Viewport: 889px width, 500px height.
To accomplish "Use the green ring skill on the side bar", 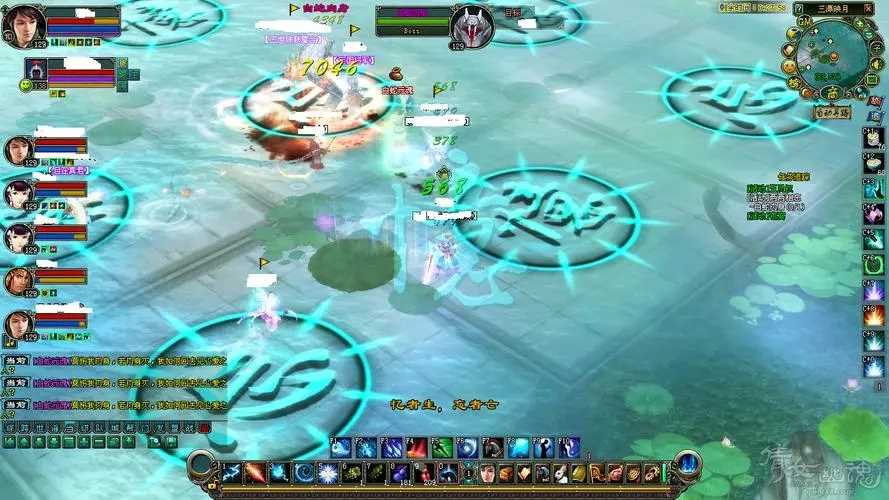I will click(873, 265).
